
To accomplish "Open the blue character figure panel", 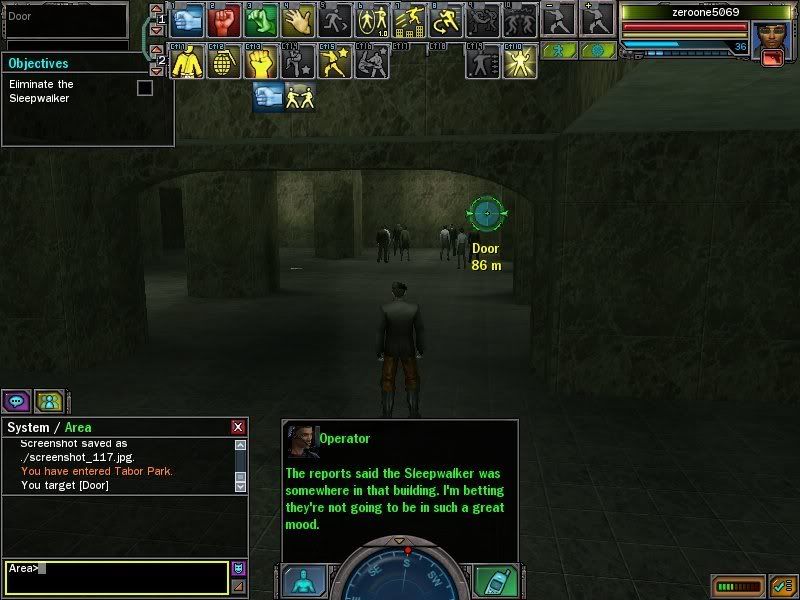I will point(302,582).
